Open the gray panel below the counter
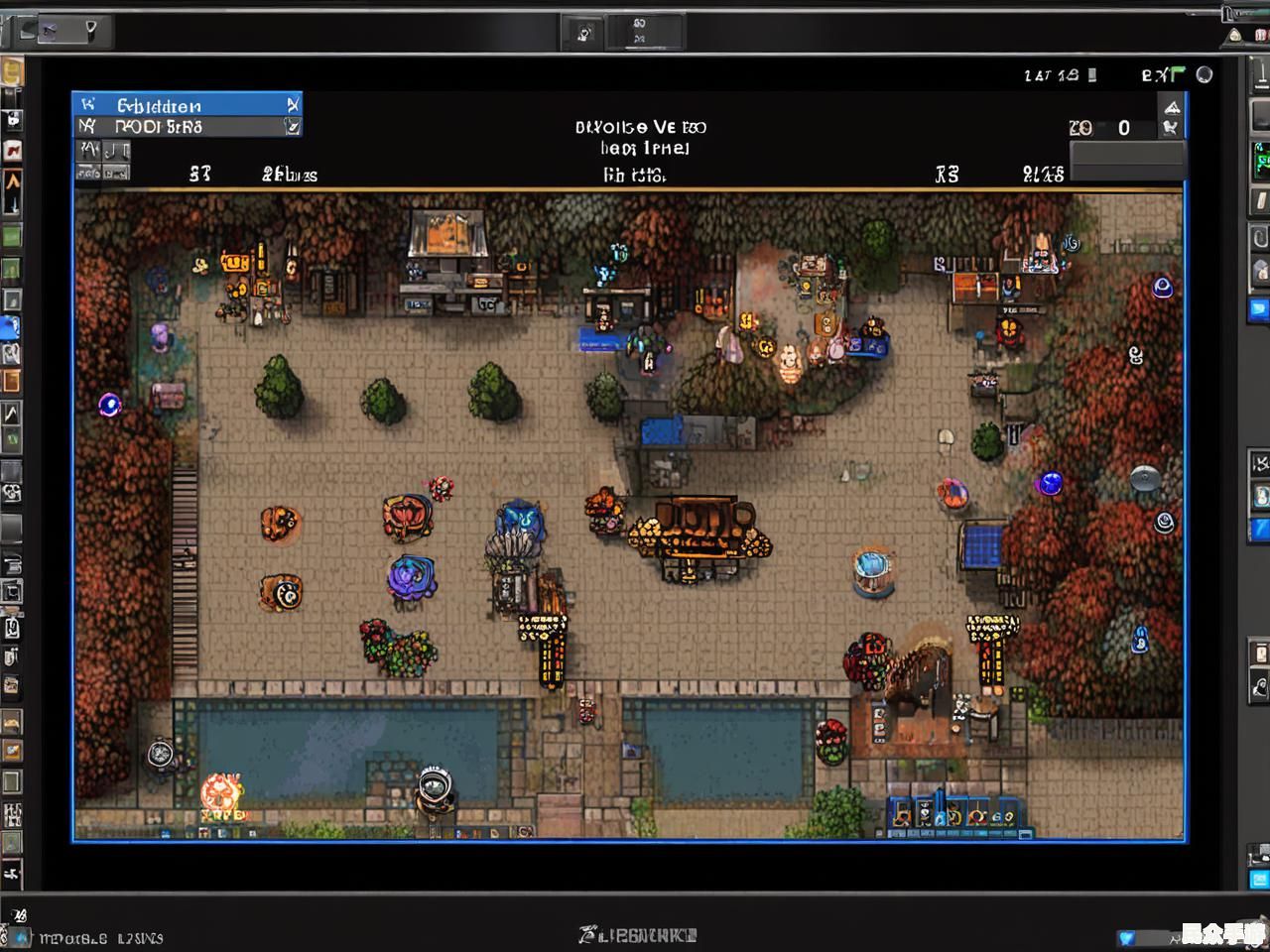This screenshot has height=952, width=1270. [1126, 159]
